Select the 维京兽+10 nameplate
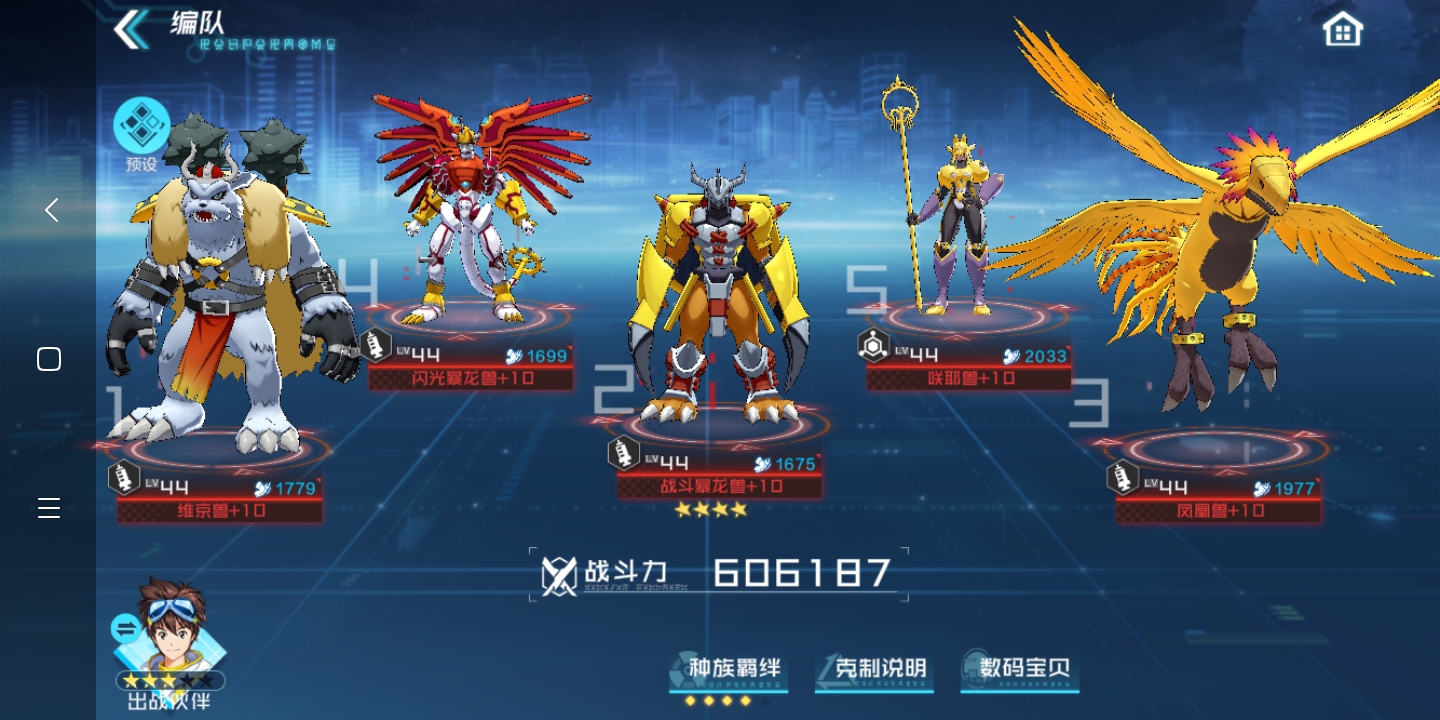The image size is (1440, 720). 219,511
